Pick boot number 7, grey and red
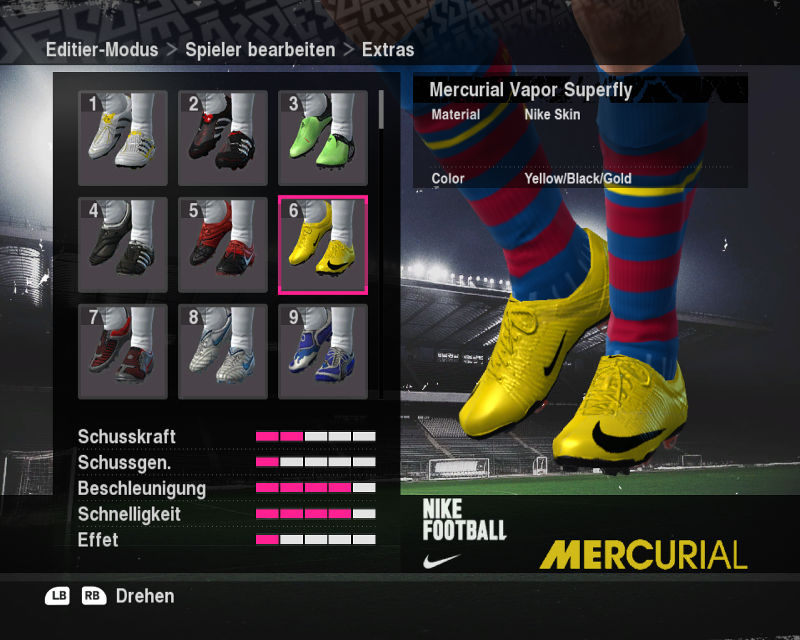The height and width of the screenshot is (640, 800). 123,352
